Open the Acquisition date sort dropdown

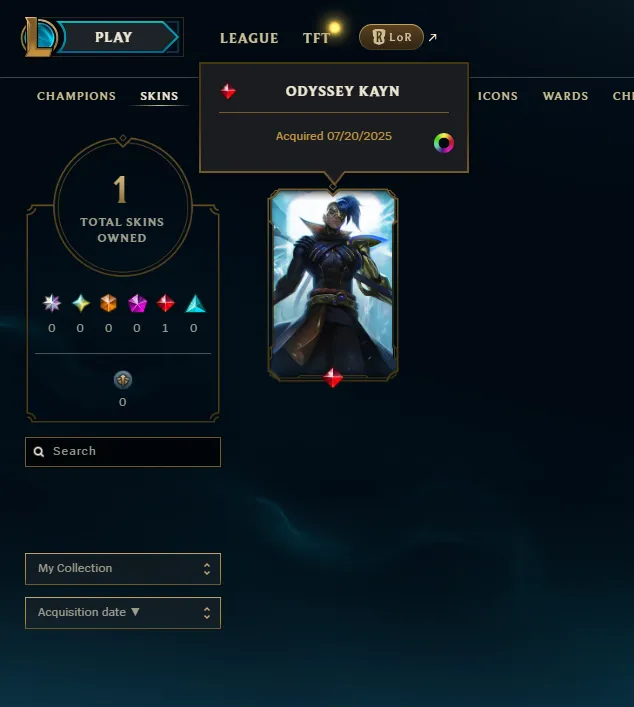click(123, 613)
